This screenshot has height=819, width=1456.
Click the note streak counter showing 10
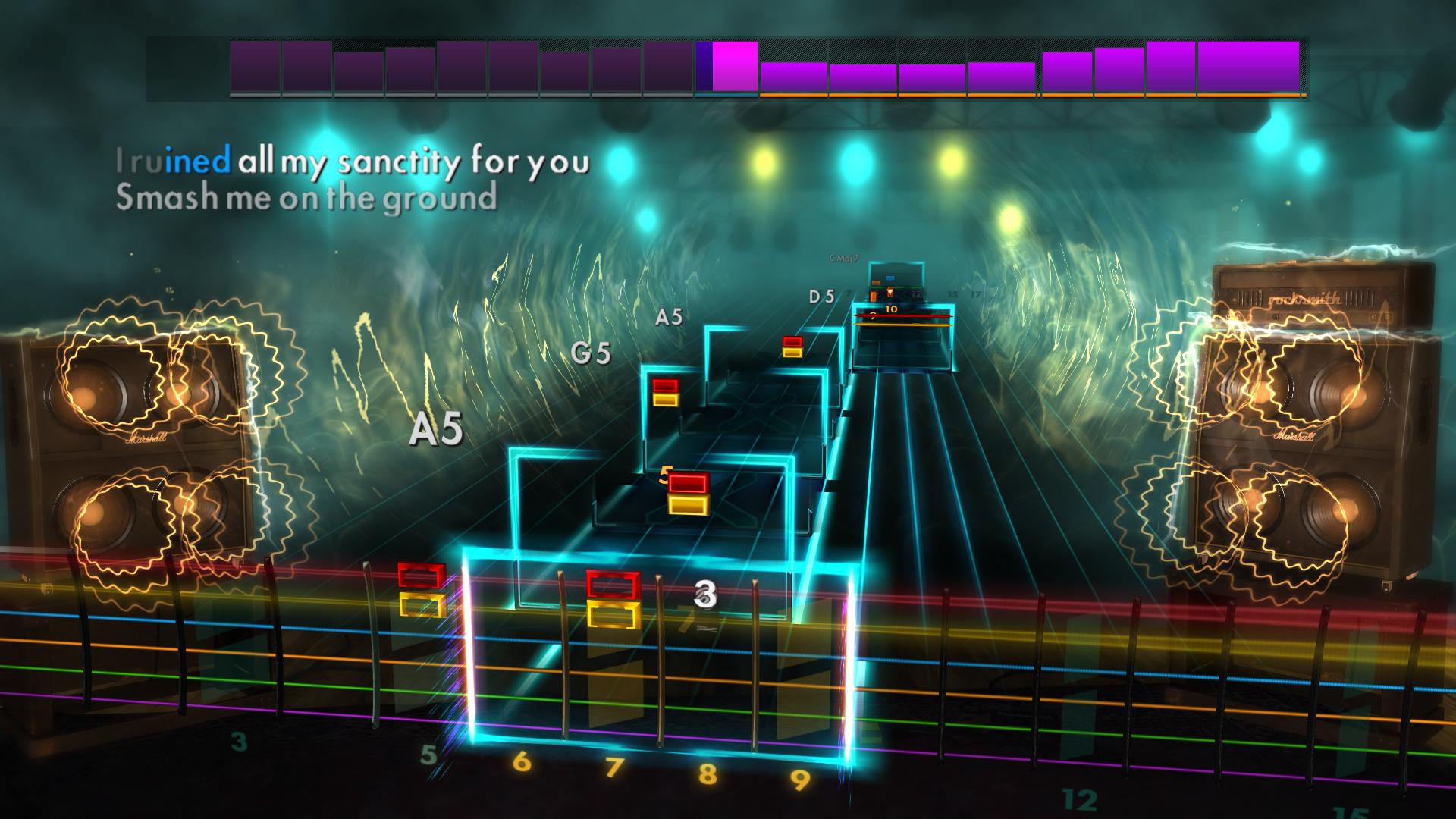coord(891,309)
